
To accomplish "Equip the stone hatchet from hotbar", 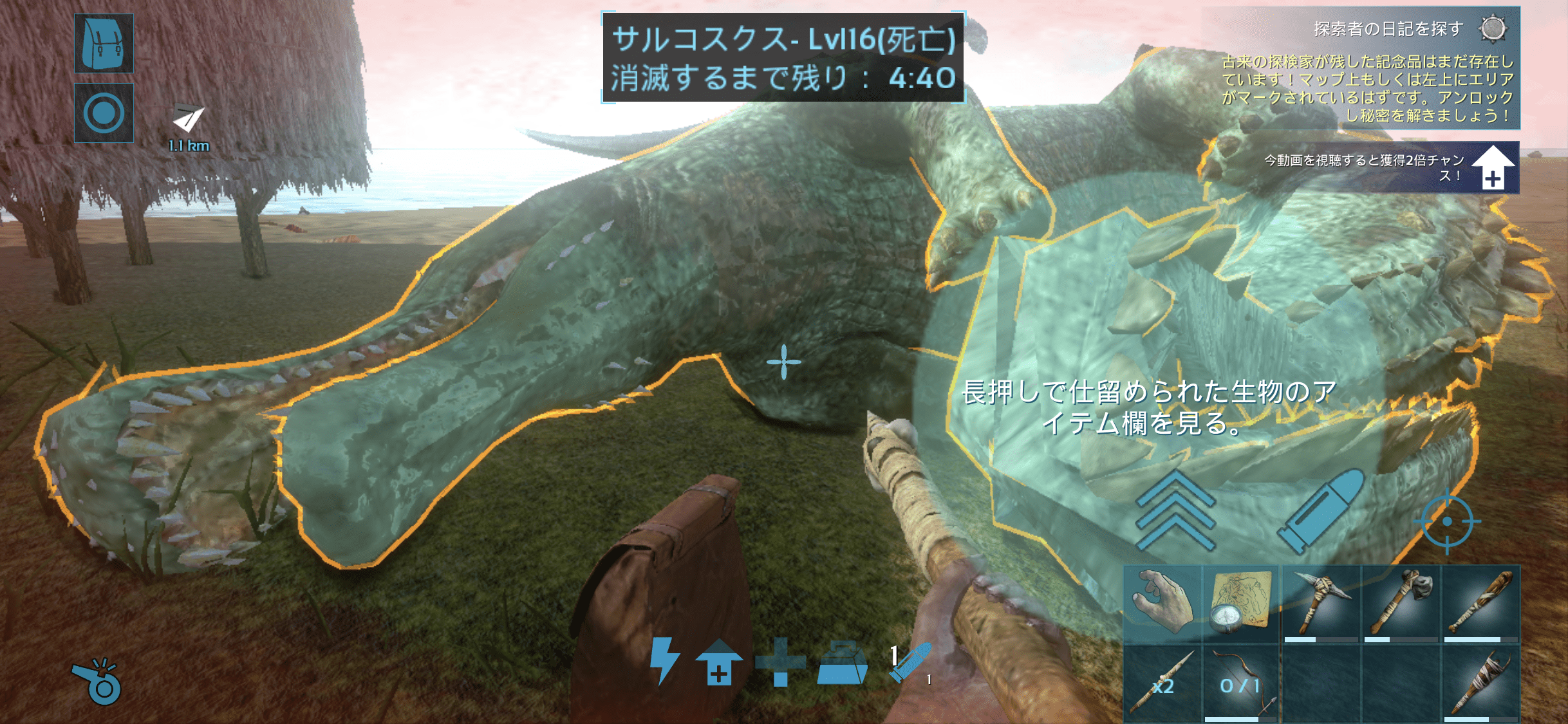I will tap(1401, 603).
